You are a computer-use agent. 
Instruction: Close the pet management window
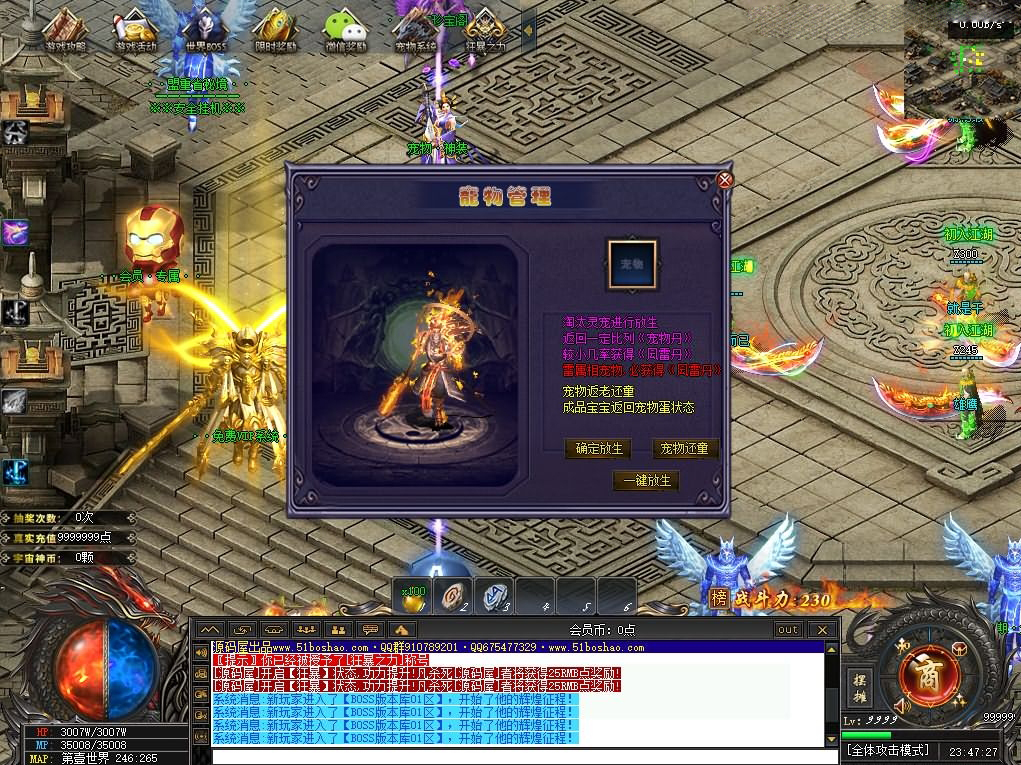point(725,180)
